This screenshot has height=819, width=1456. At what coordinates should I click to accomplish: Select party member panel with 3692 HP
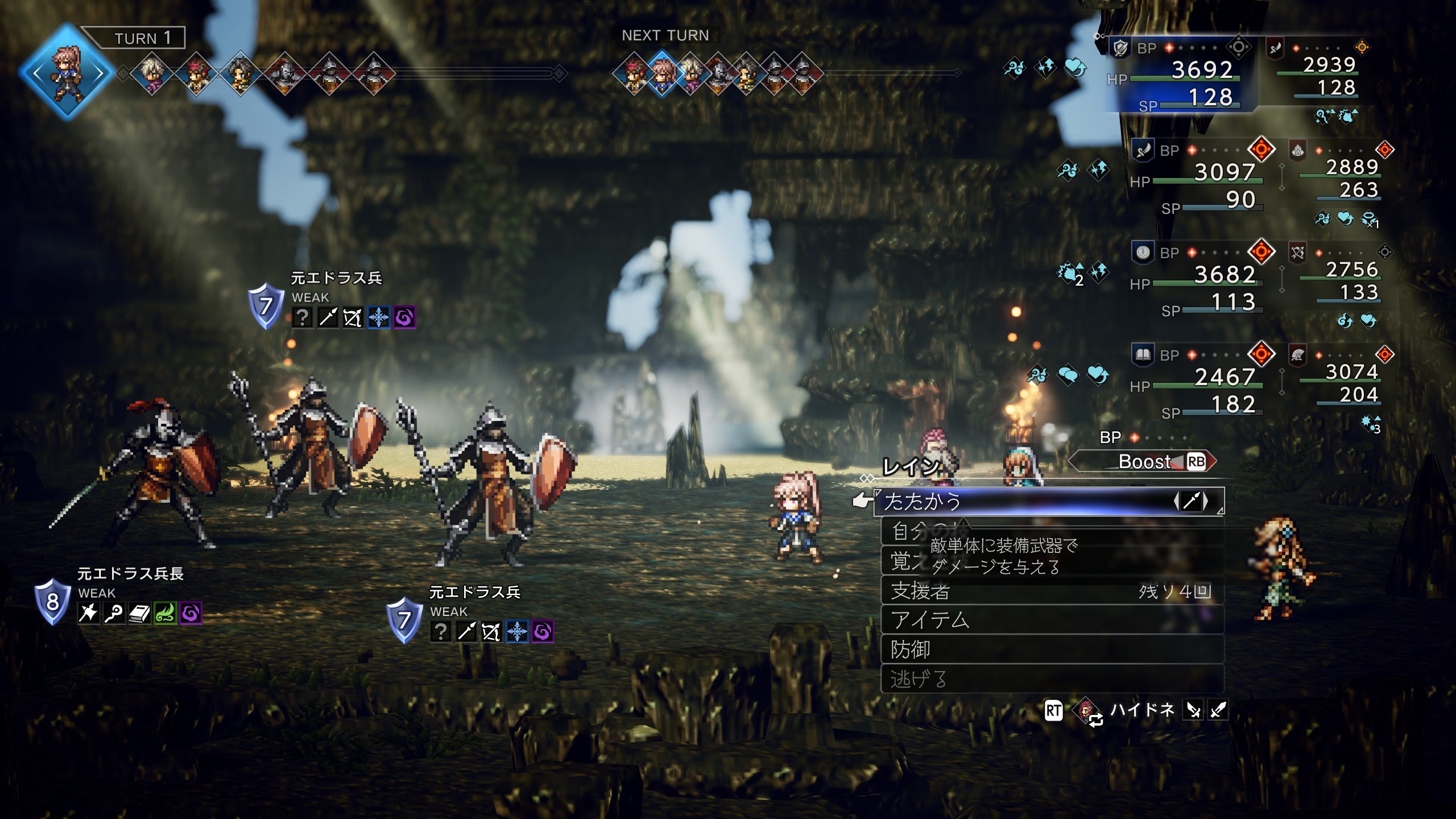[1183, 74]
